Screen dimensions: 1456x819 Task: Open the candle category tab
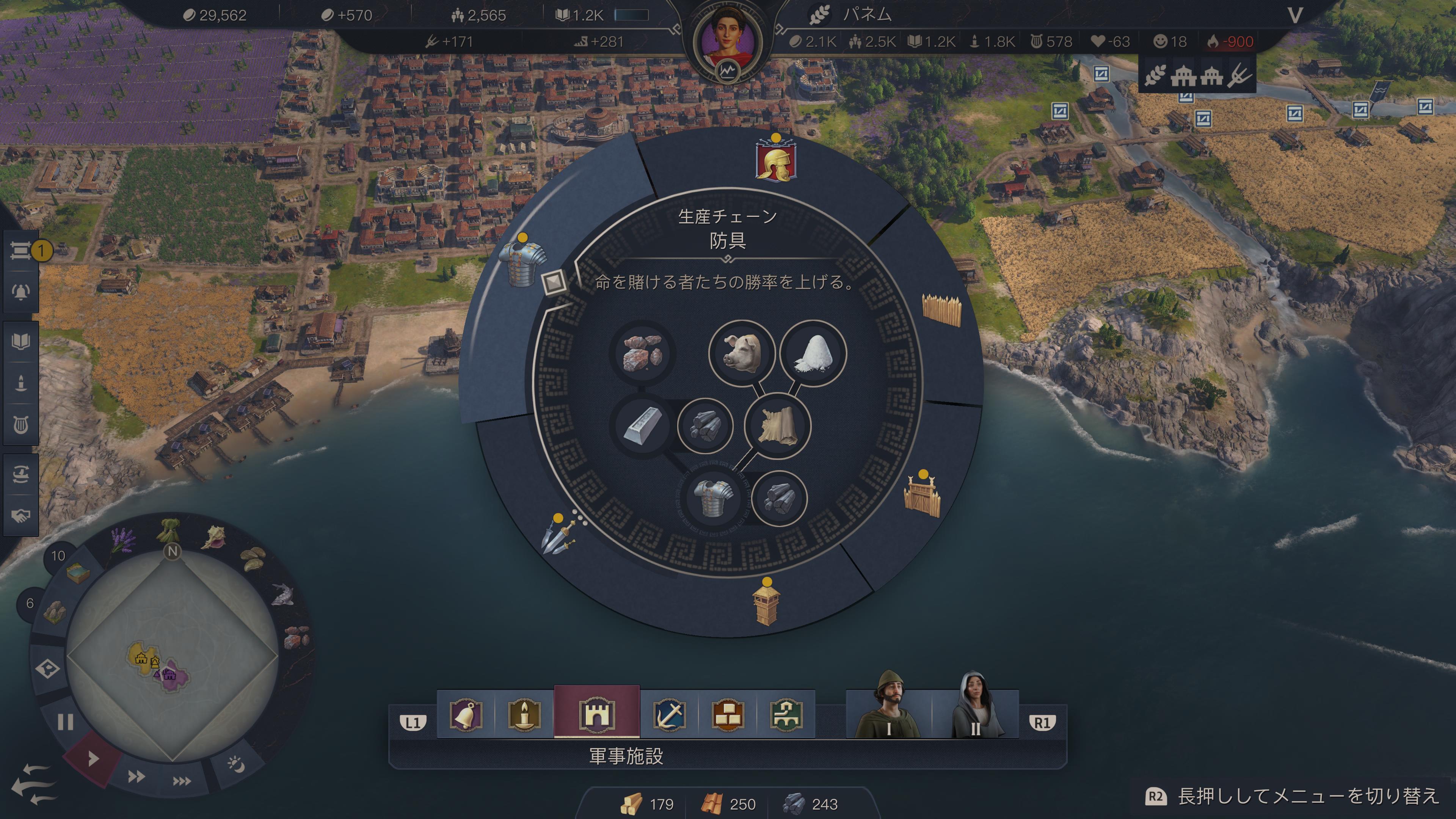tap(524, 715)
